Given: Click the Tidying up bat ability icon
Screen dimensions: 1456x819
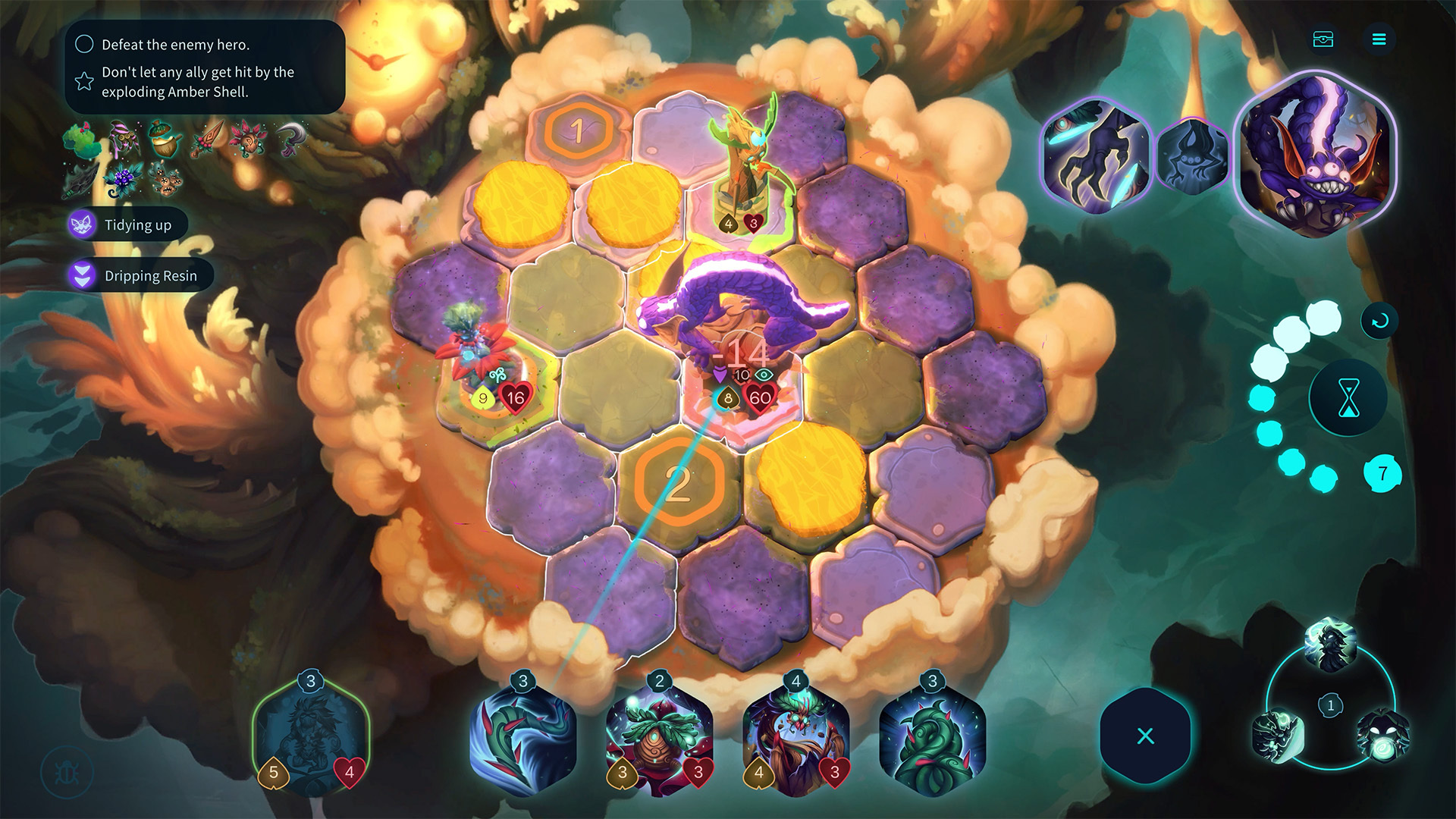Looking at the screenshot, I should coord(83,224).
